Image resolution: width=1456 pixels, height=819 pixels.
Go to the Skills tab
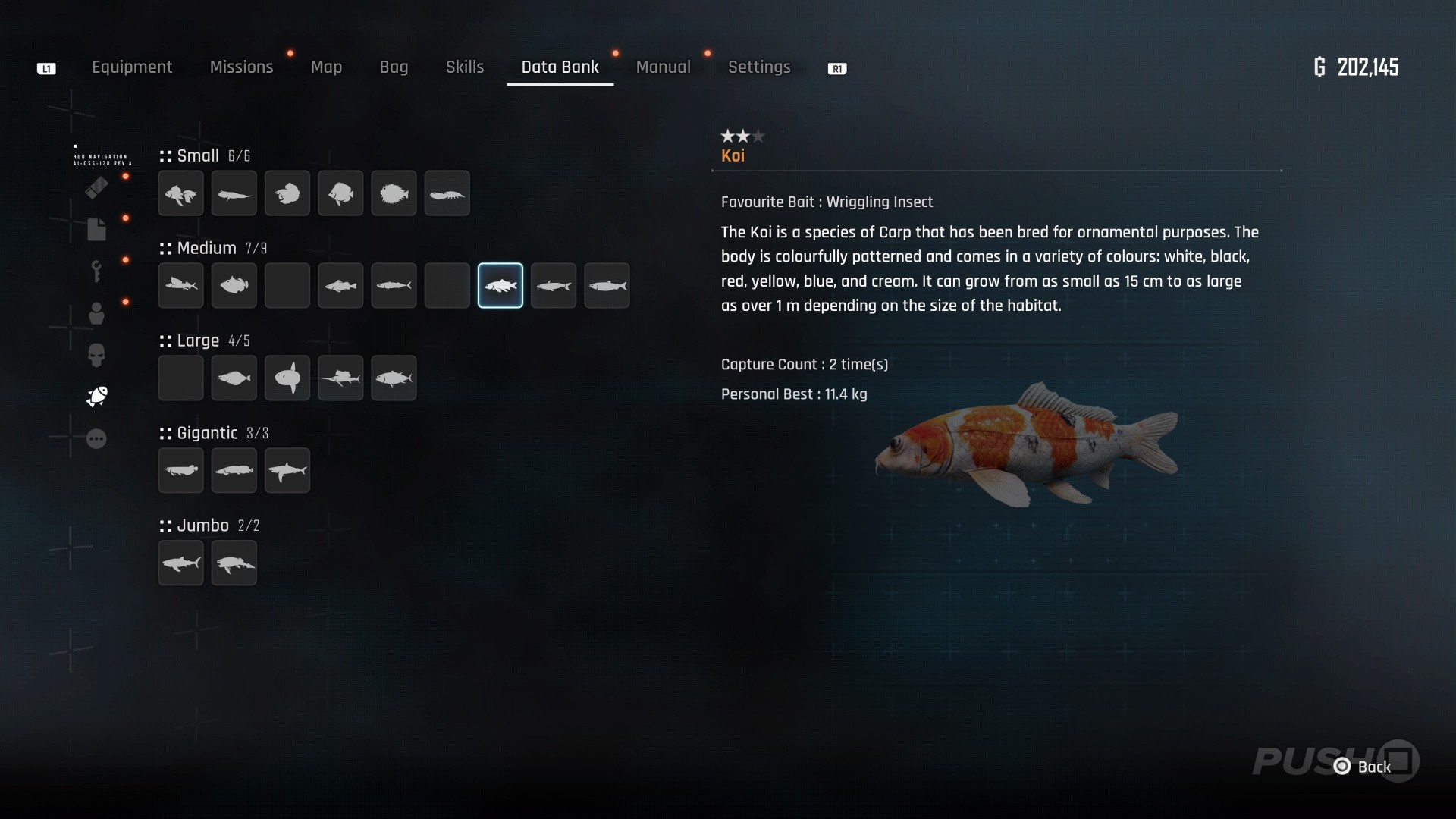(464, 67)
